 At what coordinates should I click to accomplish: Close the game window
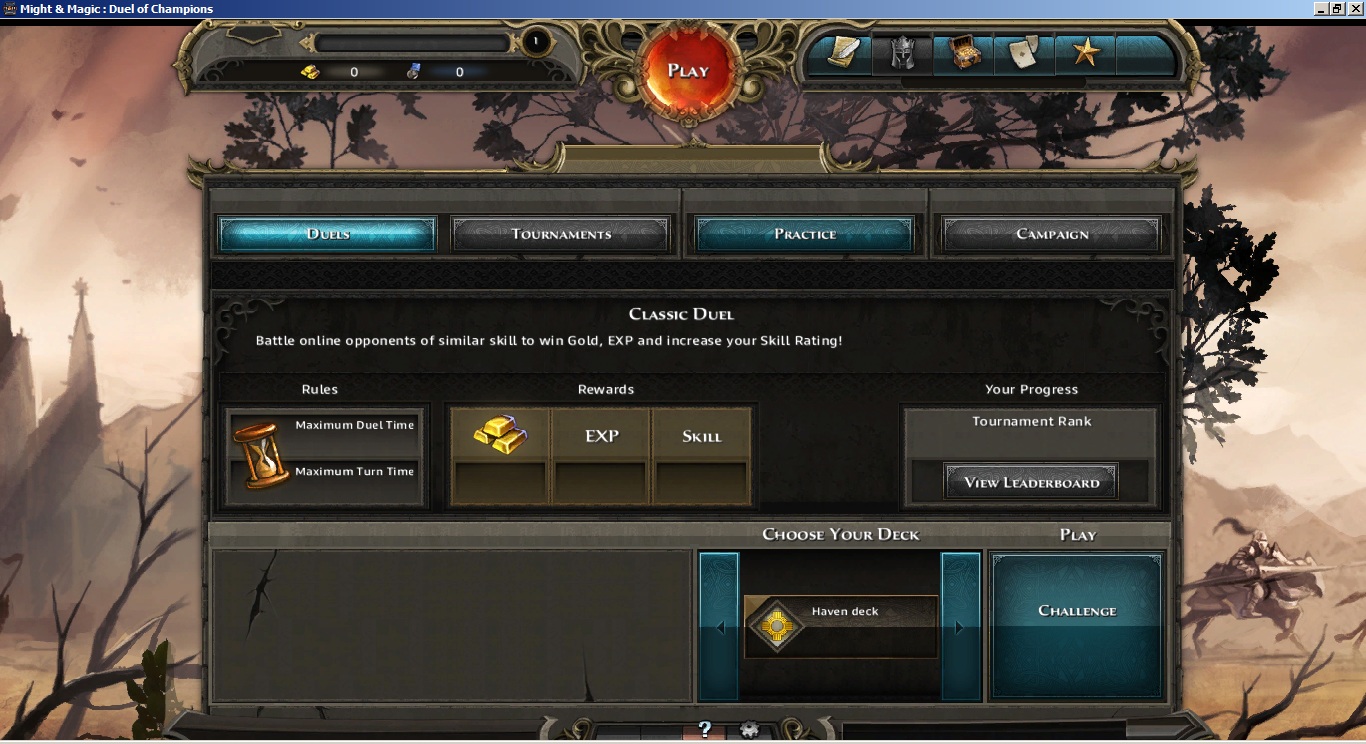pyautogui.click(x=1355, y=8)
